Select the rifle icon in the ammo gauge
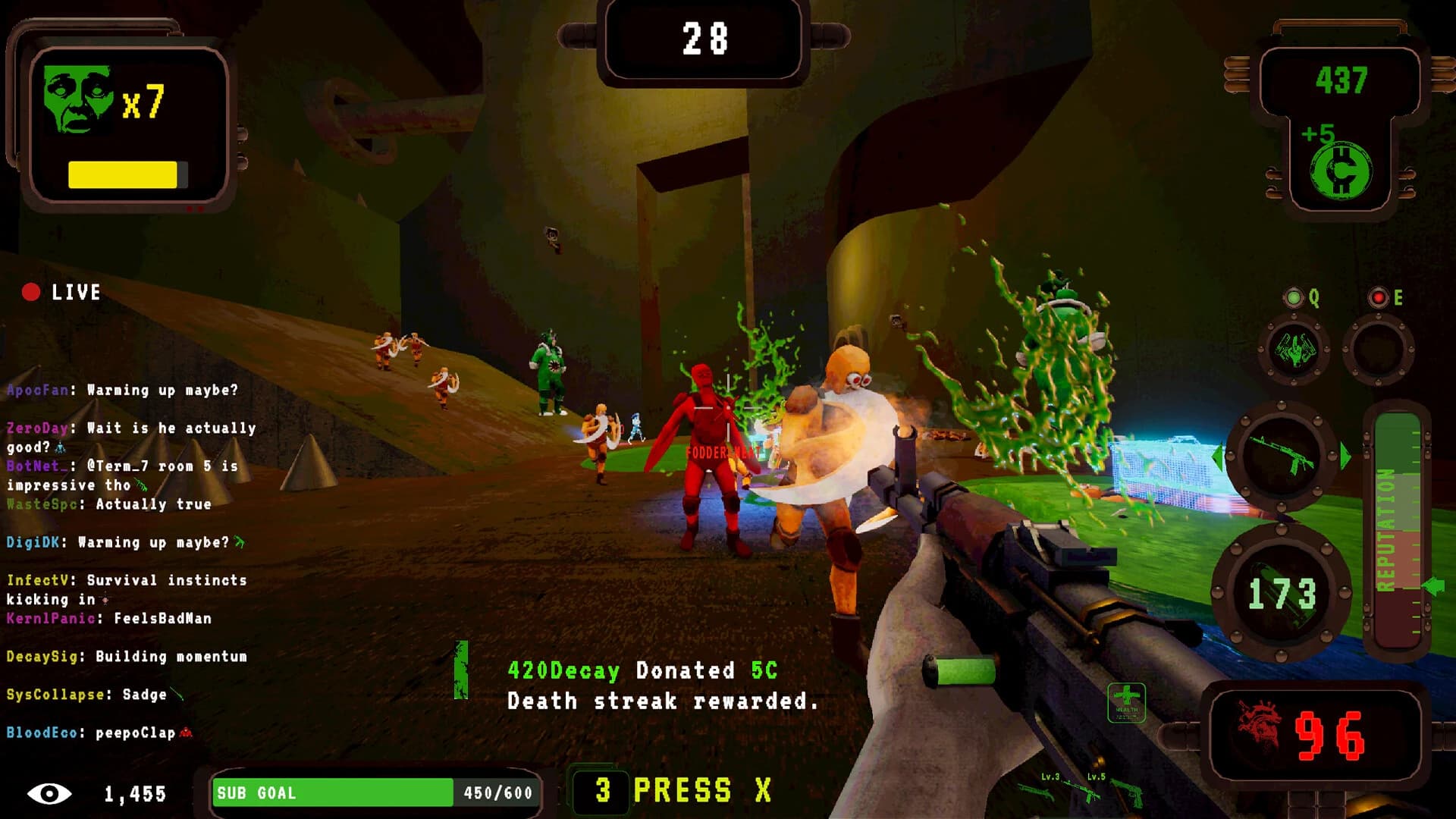Image resolution: width=1456 pixels, height=819 pixels. coord(1283,455)
